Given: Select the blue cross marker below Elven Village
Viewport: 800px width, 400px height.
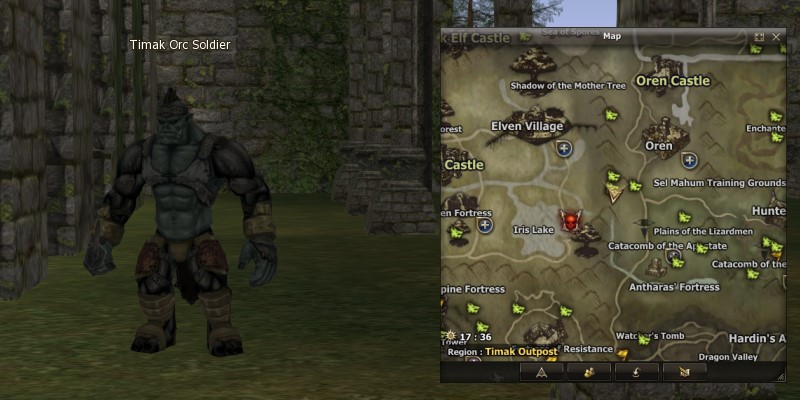Looking at the screenshot, I should tap(565, 149).
